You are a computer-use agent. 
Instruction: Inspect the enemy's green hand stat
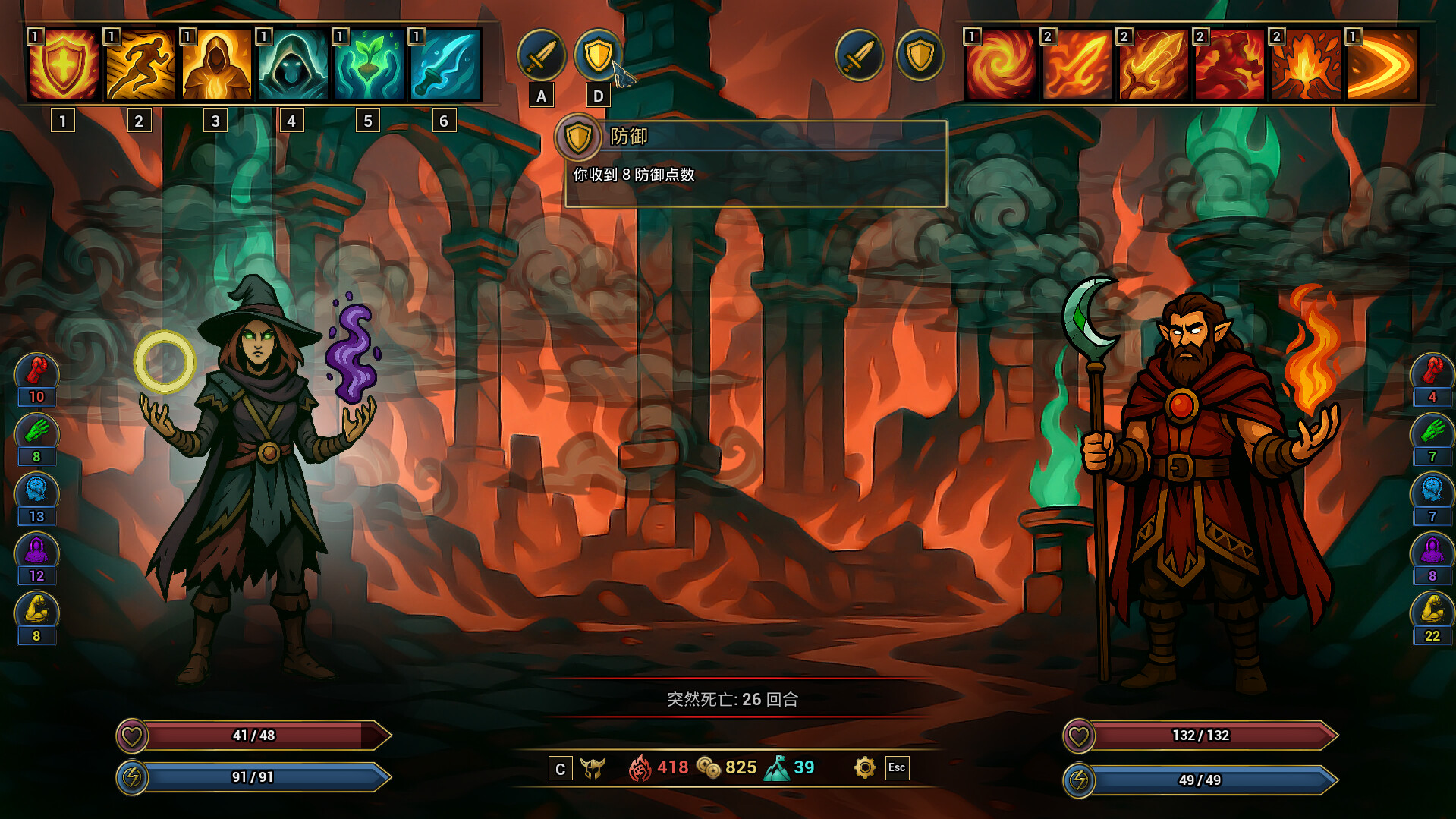pyautogui.click(x=1432, y=432)
